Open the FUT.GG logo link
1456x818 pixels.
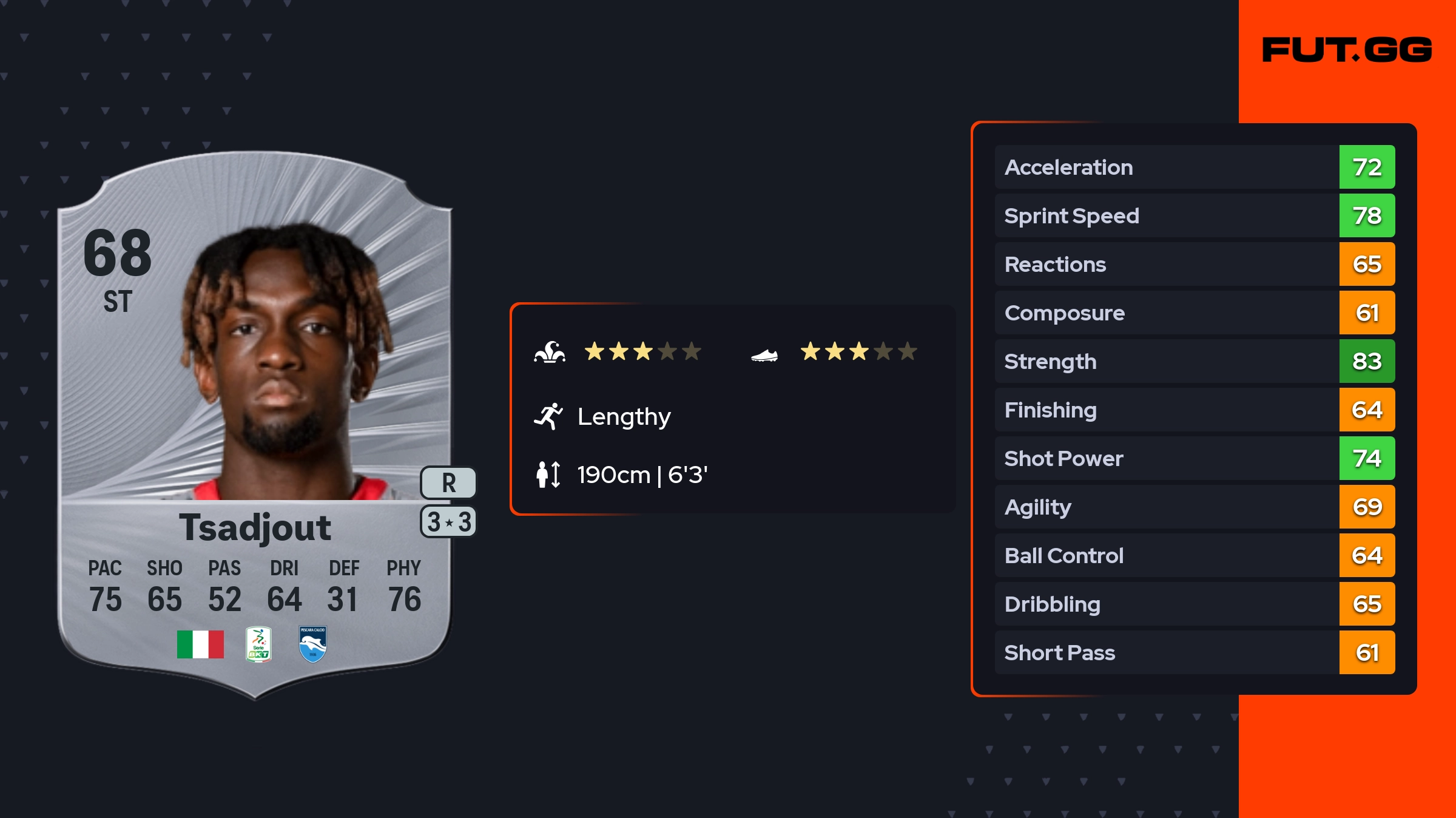point(1347,50)
